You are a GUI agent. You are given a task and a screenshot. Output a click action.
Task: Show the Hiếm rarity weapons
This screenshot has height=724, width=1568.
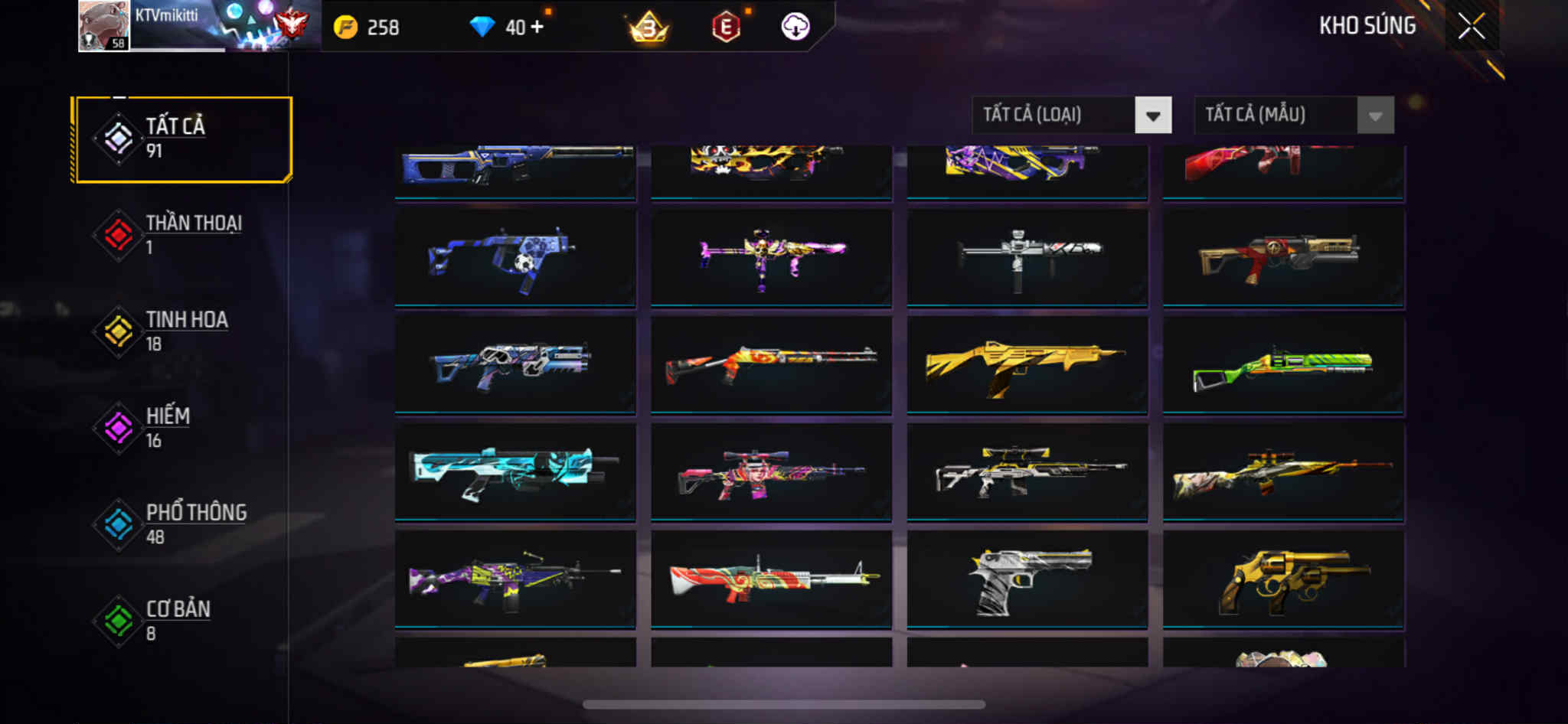[182, 428]
